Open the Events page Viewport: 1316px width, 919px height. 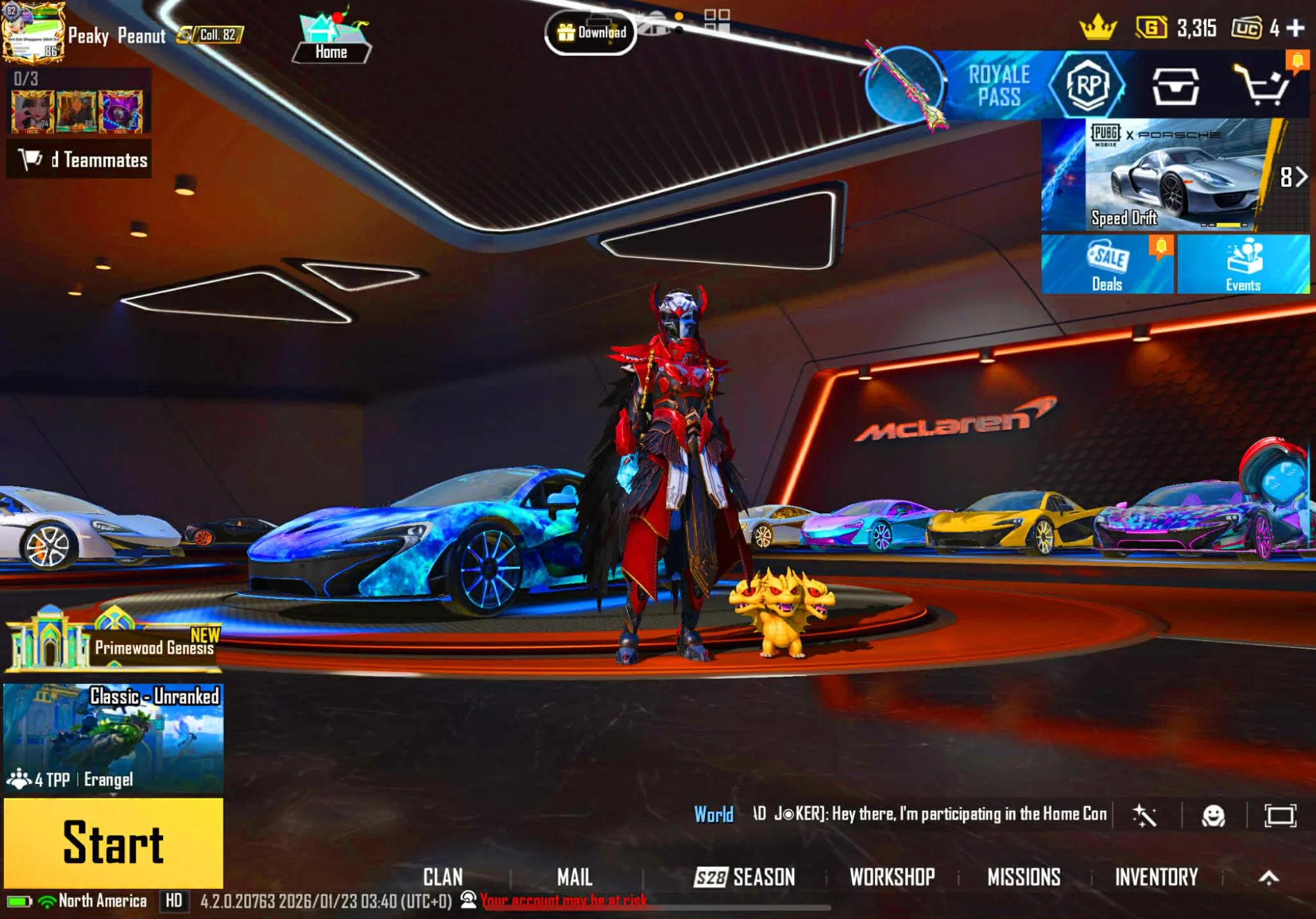click(x=1243, y=265)
